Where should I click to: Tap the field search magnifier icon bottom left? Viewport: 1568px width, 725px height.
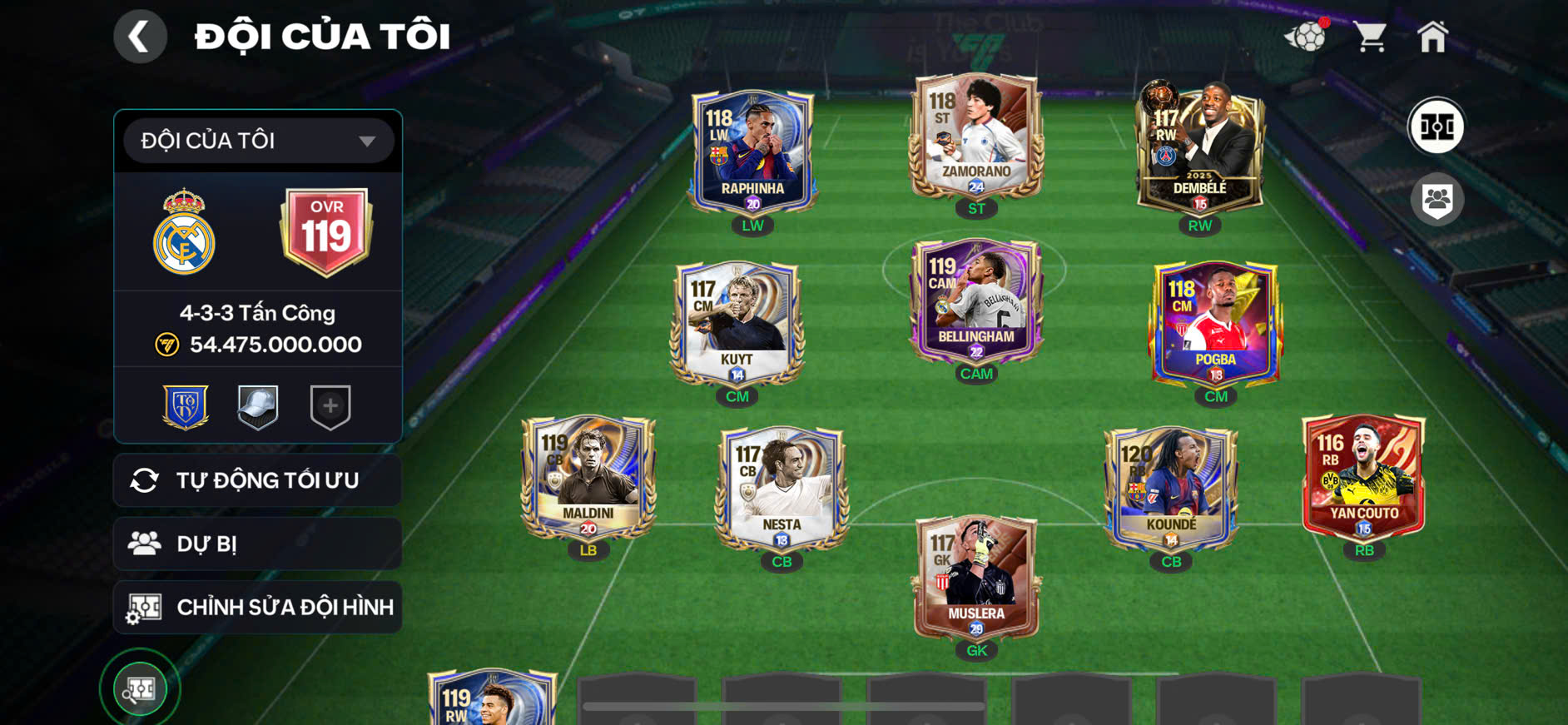coord(140,688)
